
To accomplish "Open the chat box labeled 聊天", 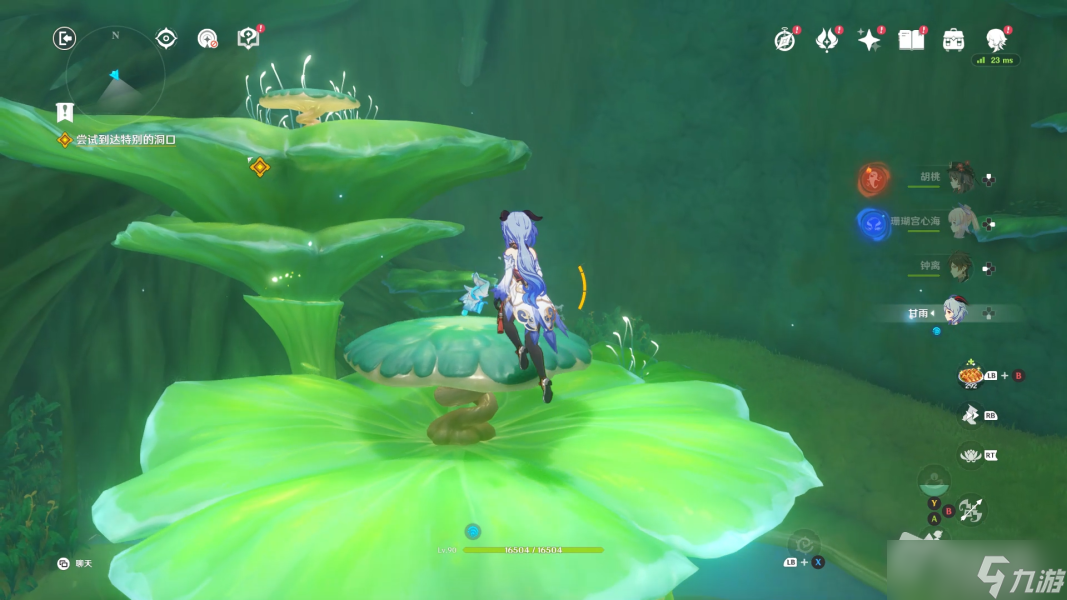I will pos(76,564).
